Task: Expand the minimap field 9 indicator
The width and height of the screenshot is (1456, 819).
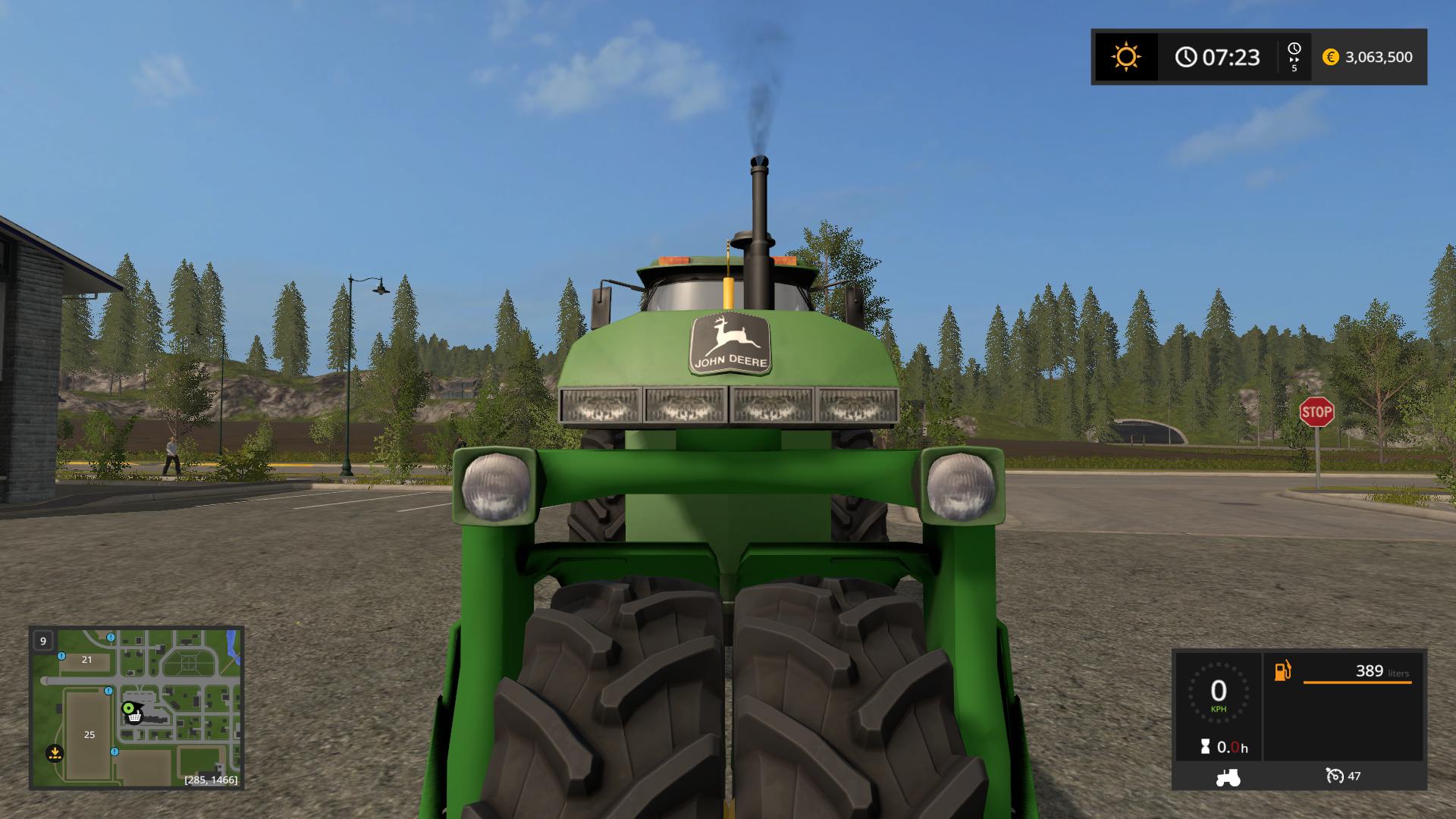Action: point(43,641)
